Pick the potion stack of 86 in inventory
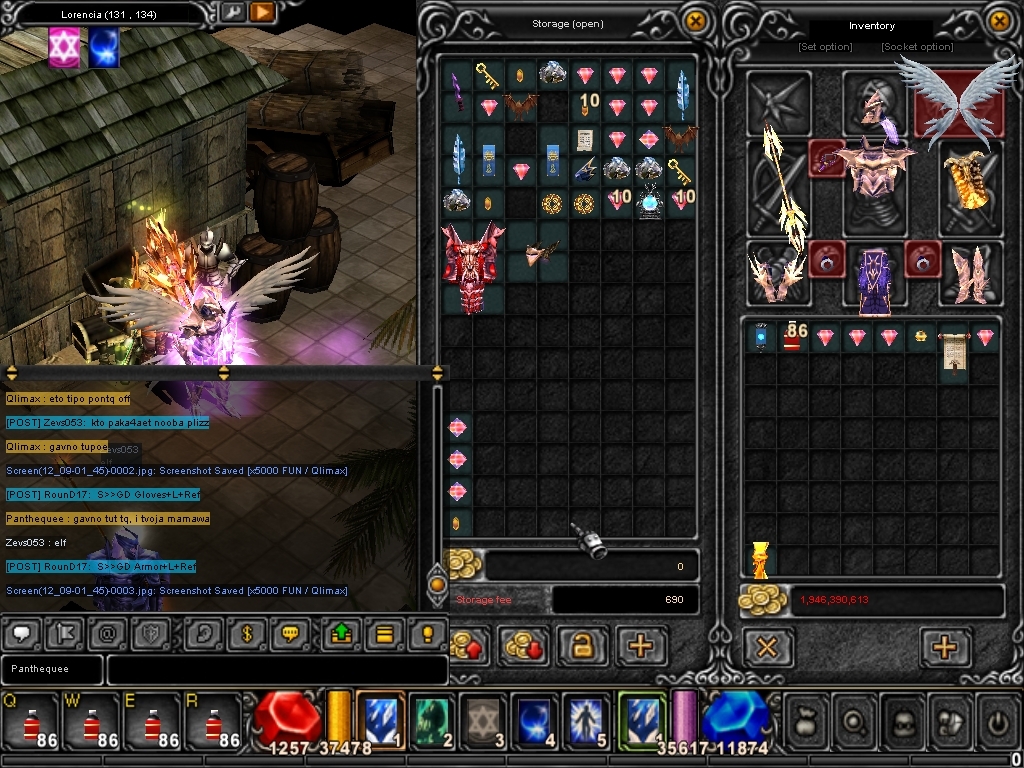 click(794, 337)
